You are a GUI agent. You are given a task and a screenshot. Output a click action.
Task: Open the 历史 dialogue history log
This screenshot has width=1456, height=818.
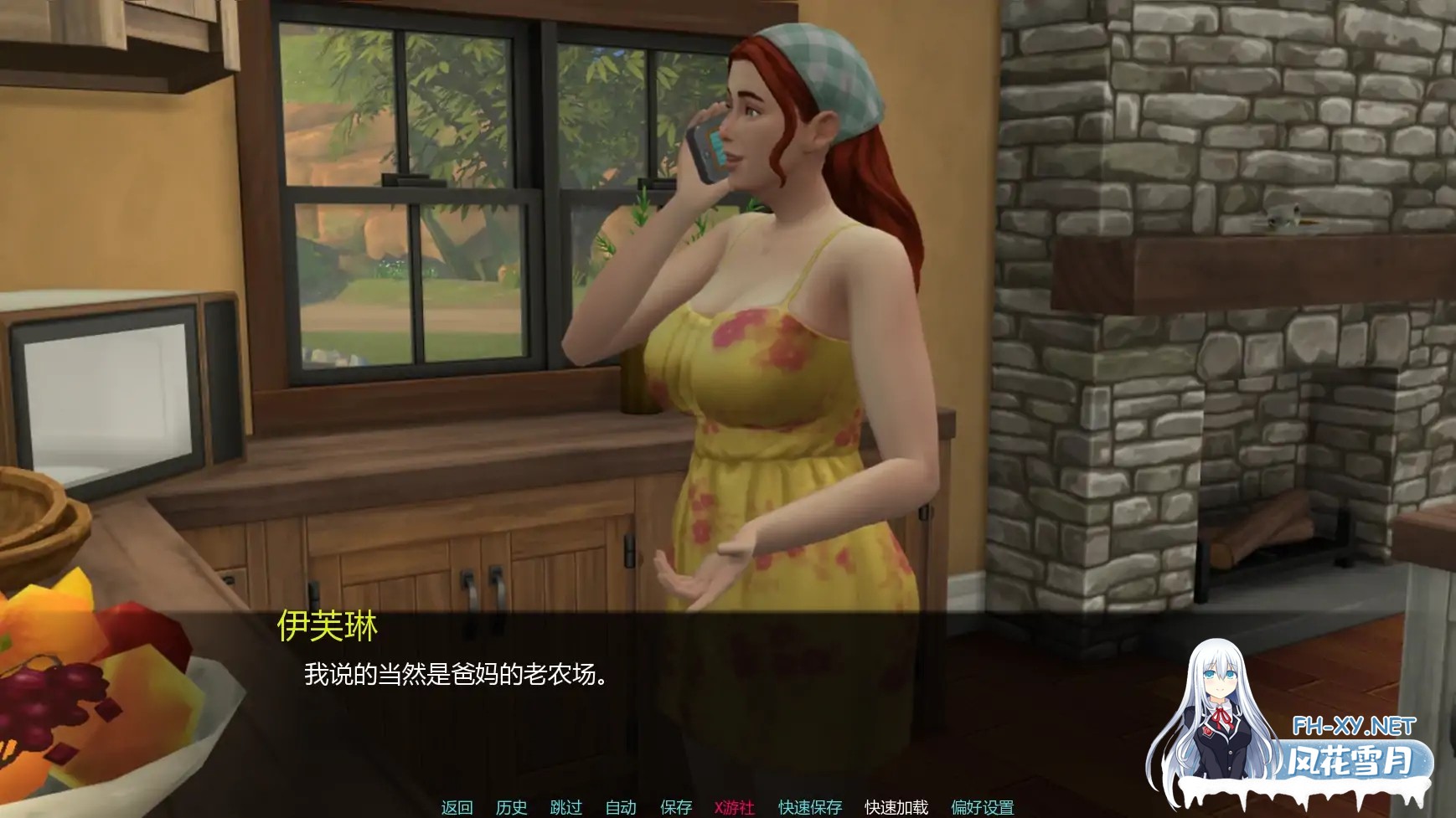(x=512, y=808)
